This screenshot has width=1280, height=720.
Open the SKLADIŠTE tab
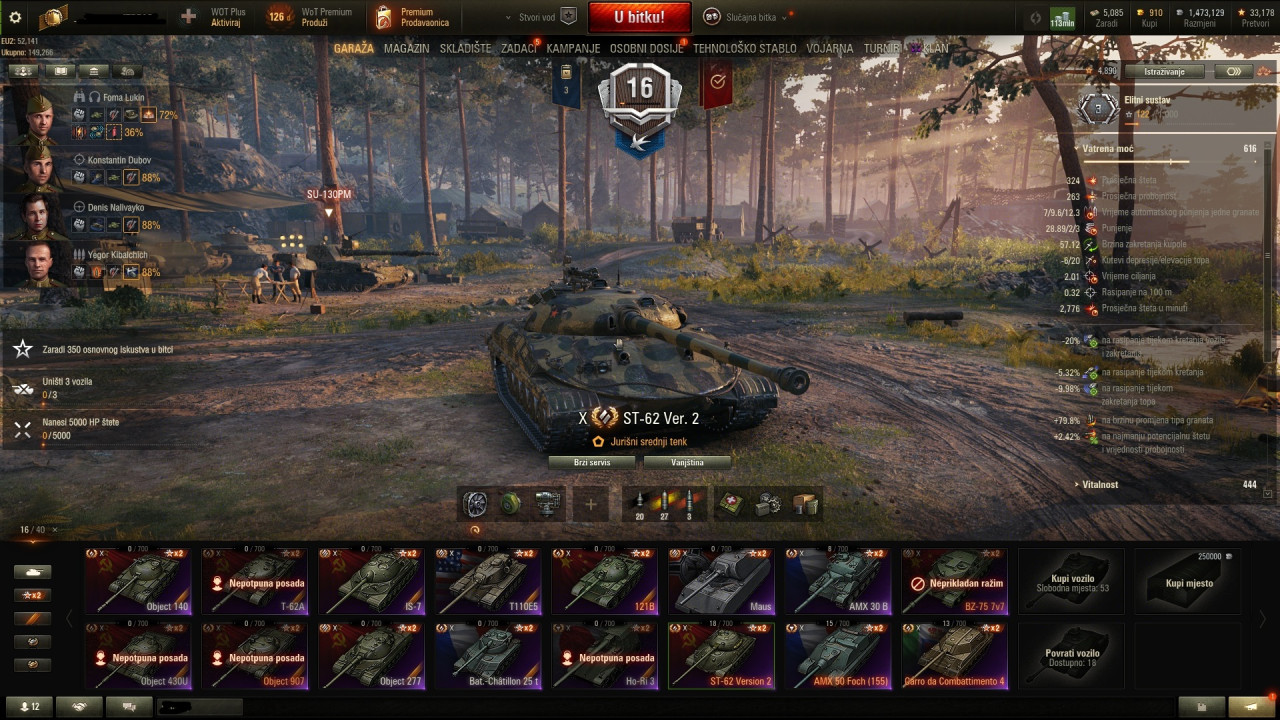465,48
